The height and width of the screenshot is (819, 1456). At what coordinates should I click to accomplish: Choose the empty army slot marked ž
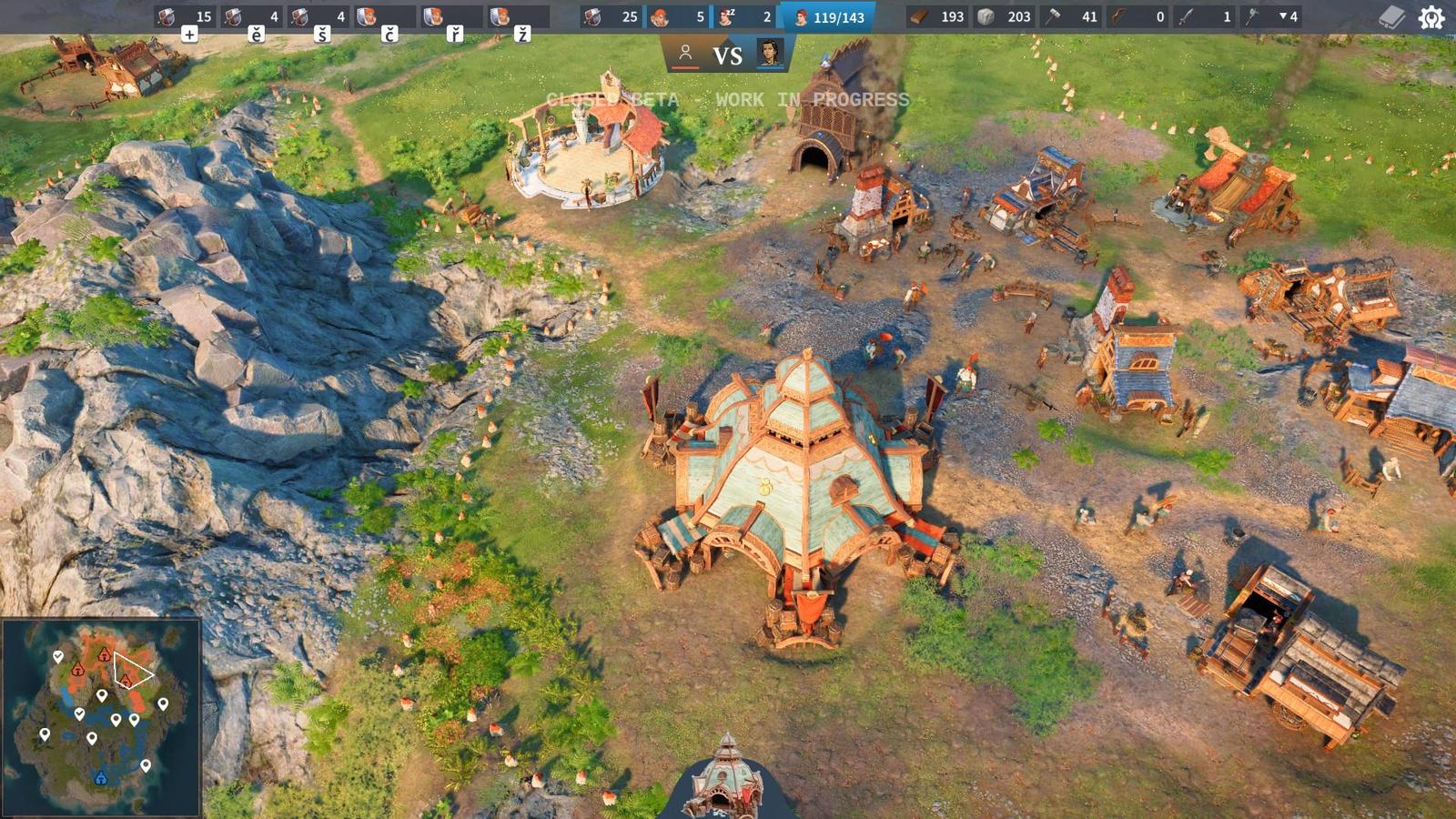(517, 16)
